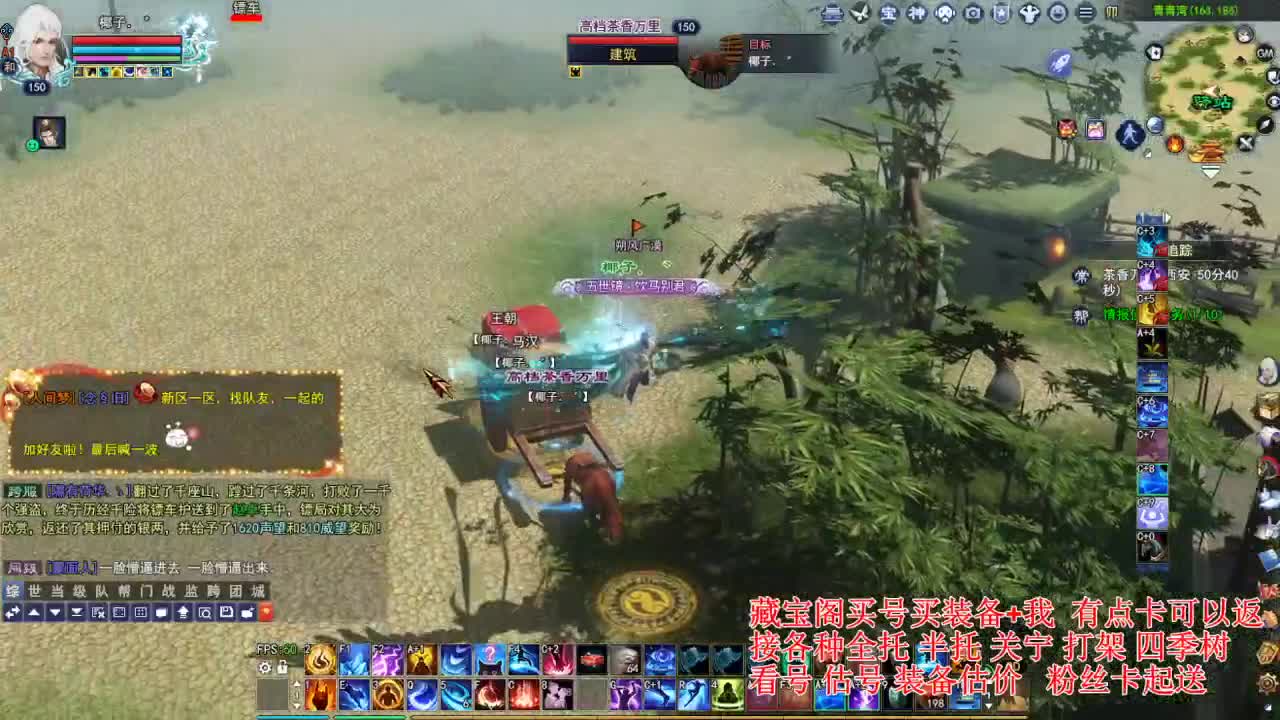Click the 神 icon in the top icon bar

click(x=918, y=13)
